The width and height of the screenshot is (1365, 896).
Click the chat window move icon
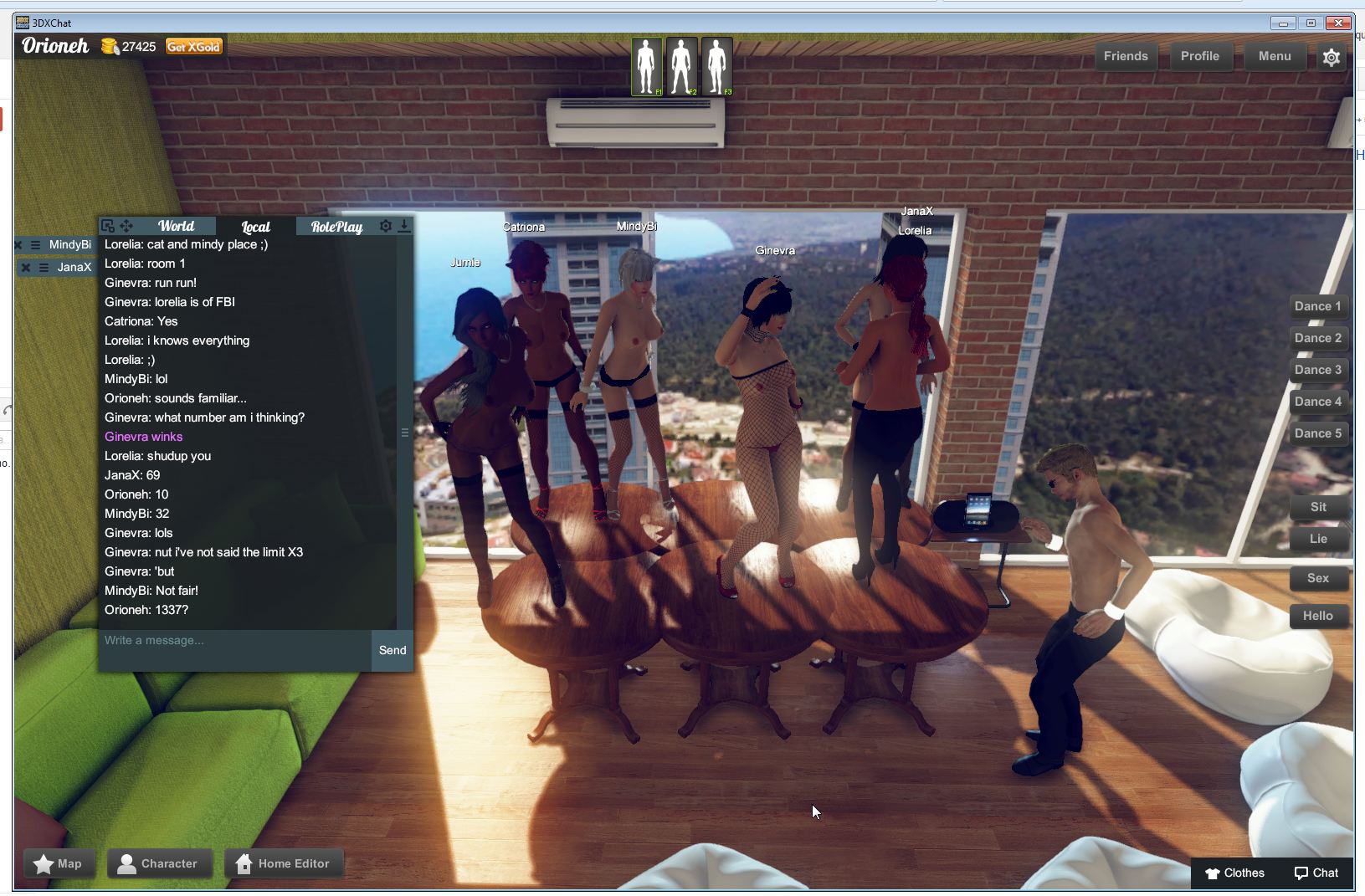click(126, 225)
